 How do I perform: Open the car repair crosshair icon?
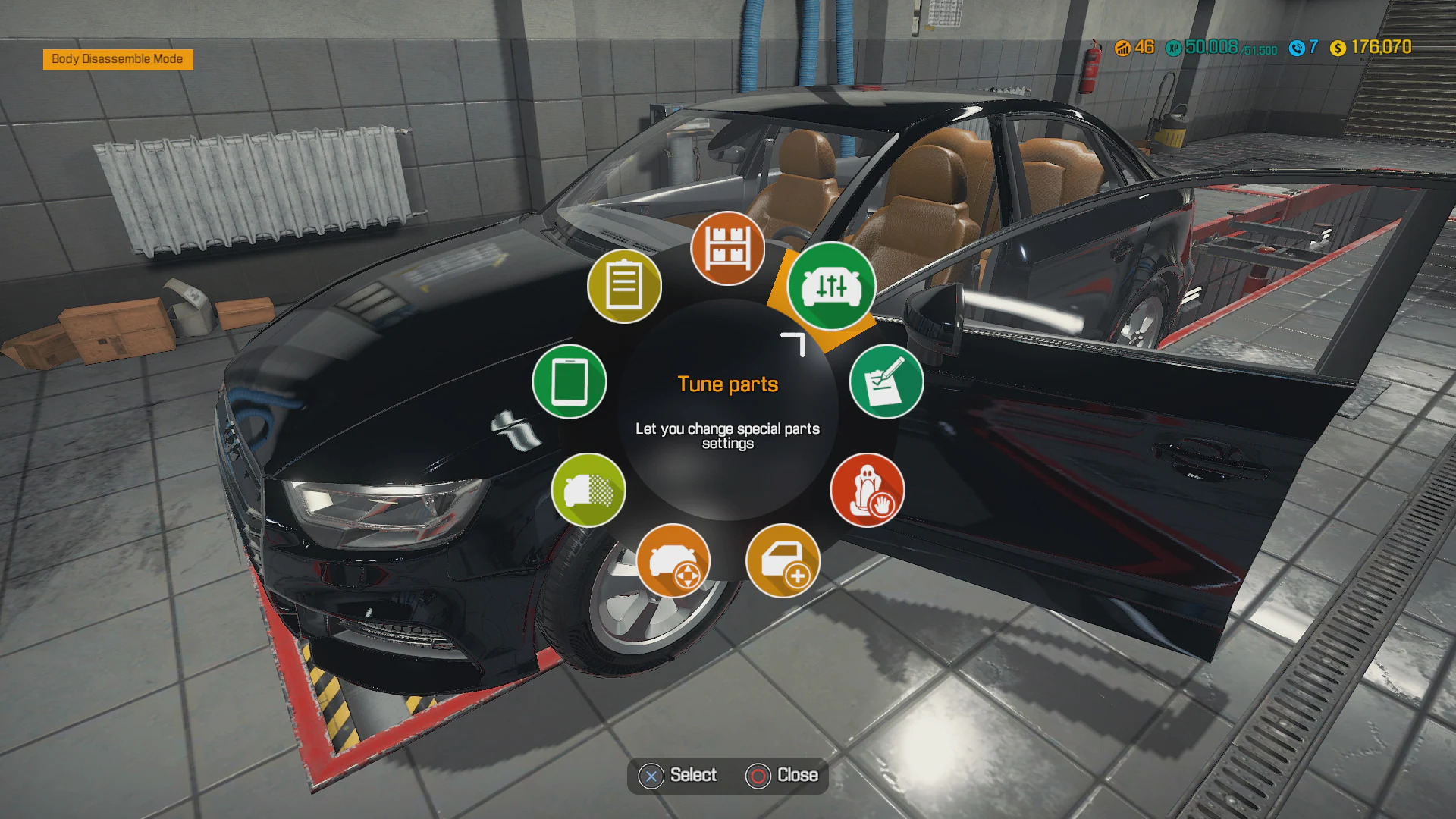point(673,560)
